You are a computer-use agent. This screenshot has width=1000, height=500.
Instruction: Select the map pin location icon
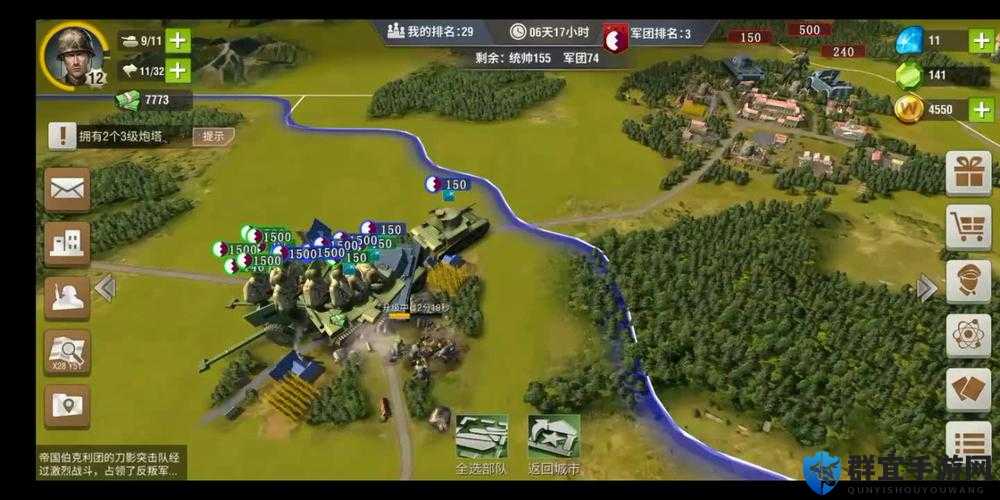(x=67, y=406)
